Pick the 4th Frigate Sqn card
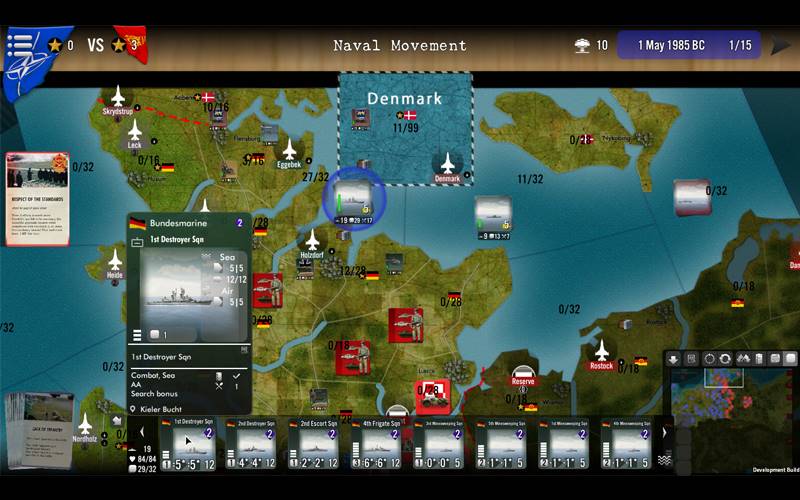800x500 pixels. point(380,443)
